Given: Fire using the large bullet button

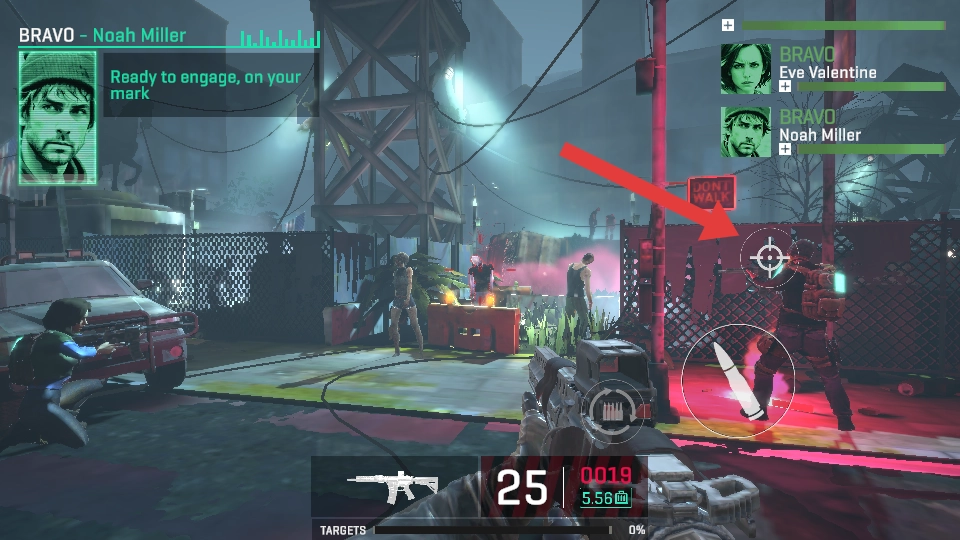Looking at the screenshot, I should click(738, 380).
